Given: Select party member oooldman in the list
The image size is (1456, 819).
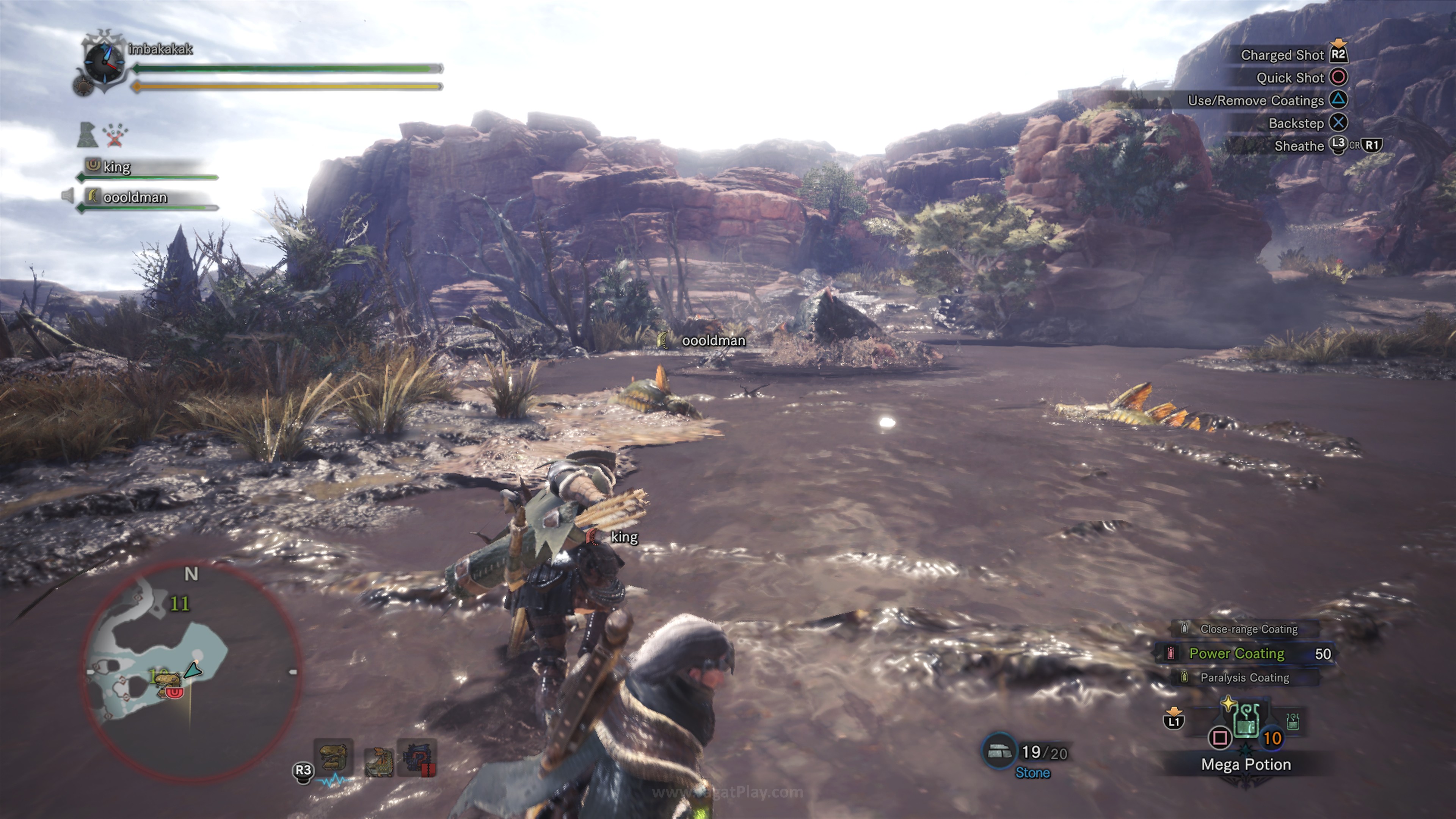Looking at the screenshot, I should coord(135,197).
